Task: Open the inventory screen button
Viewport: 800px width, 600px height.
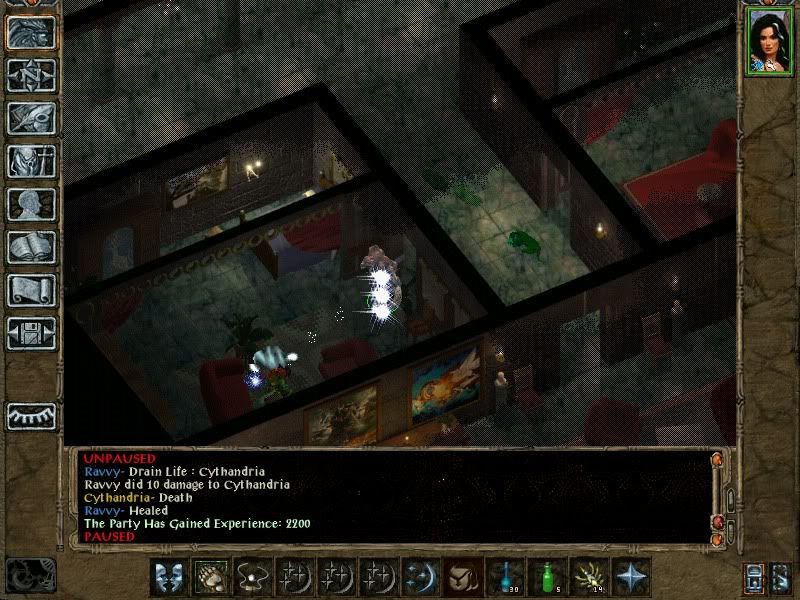Action: [x=31, y=162]
